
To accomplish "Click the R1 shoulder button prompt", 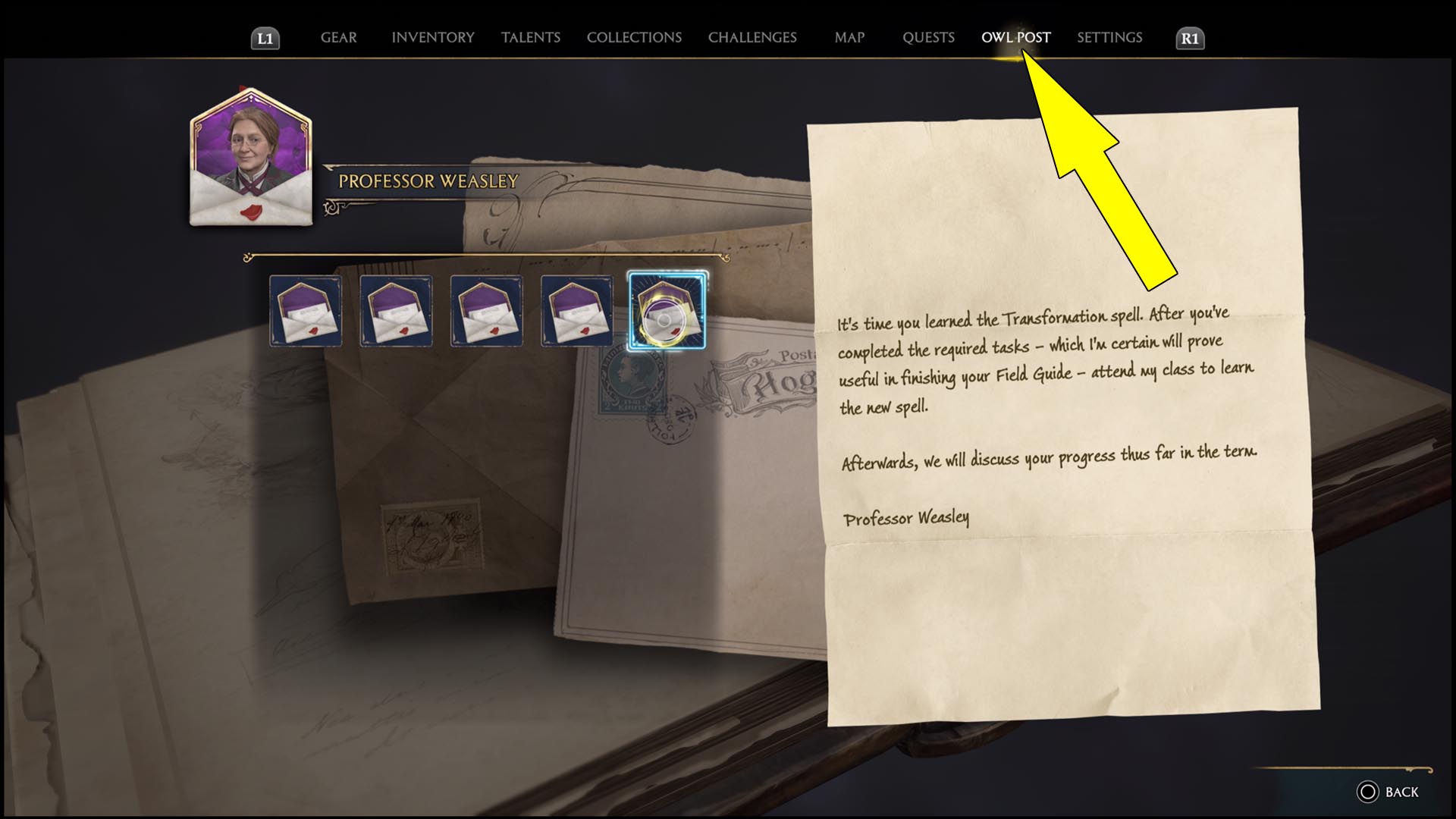I will pos(1189,36).
